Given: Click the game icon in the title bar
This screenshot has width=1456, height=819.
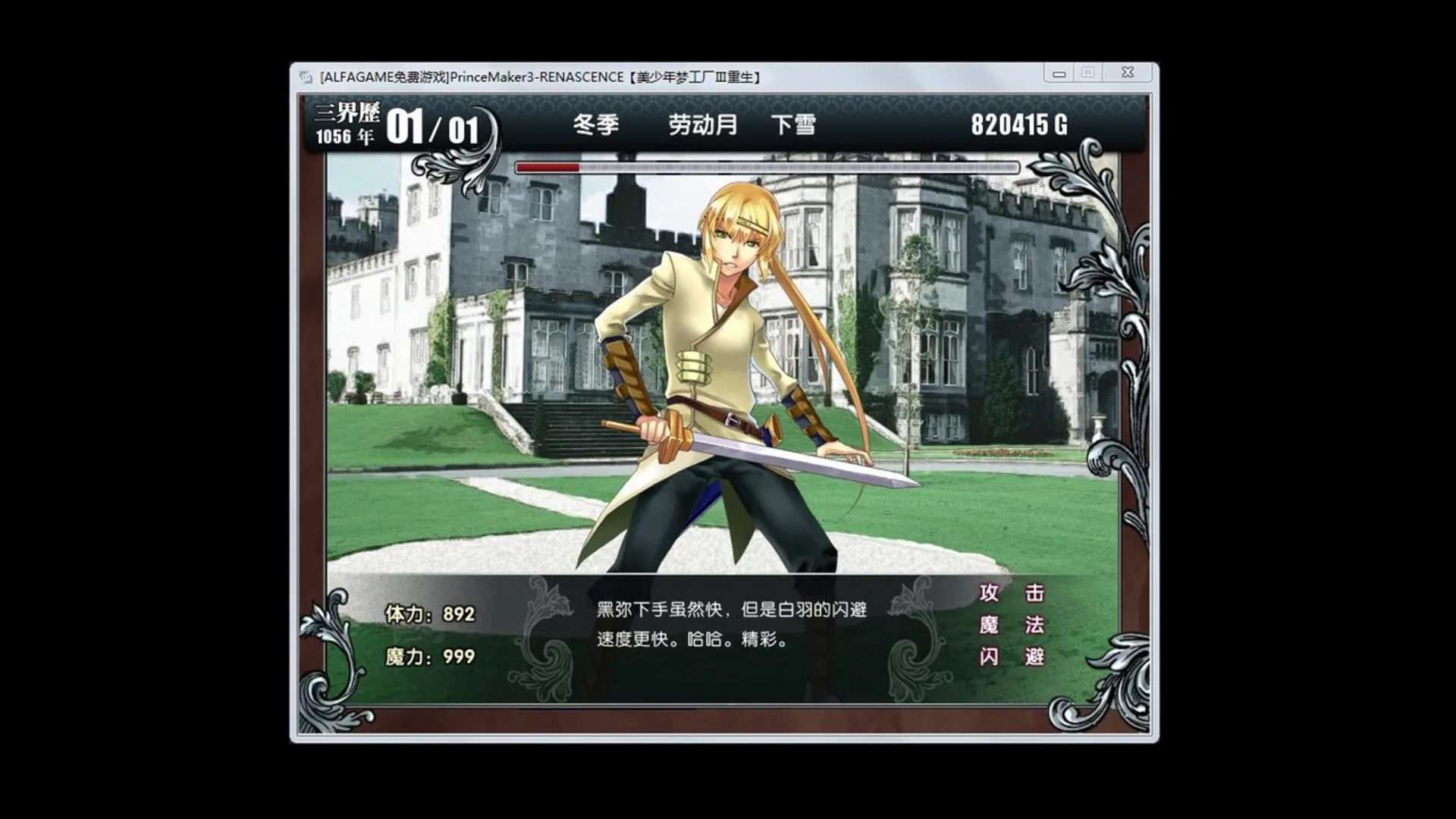Looking at the screenshot, I should tap(306, 74).
